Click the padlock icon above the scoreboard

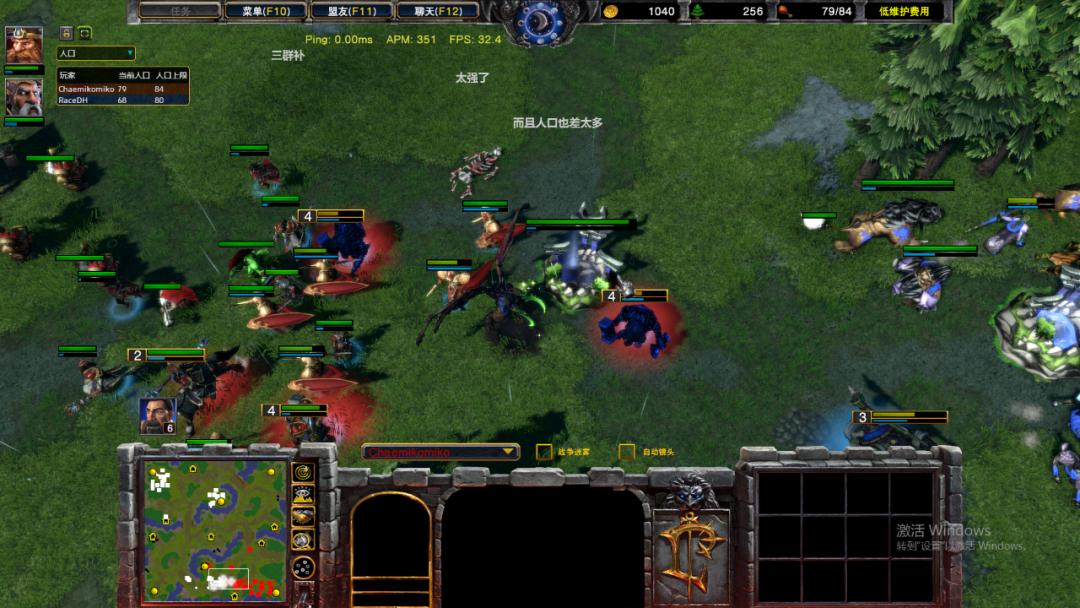click(66, 33)
